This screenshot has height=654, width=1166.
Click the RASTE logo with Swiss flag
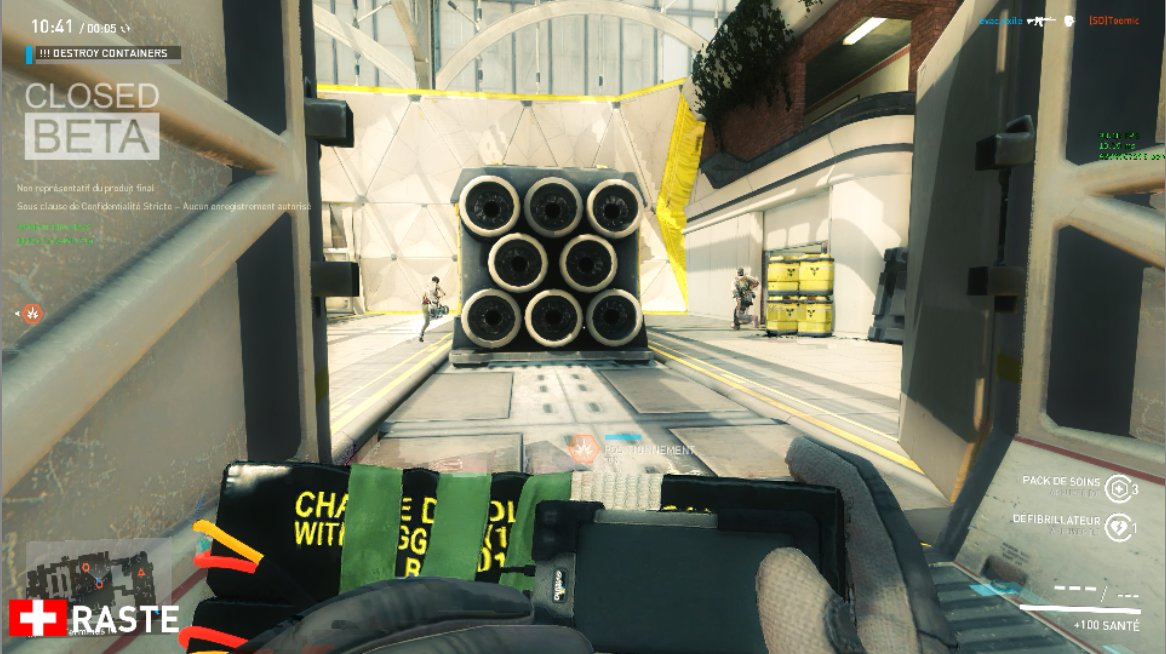tap(95, 619)
